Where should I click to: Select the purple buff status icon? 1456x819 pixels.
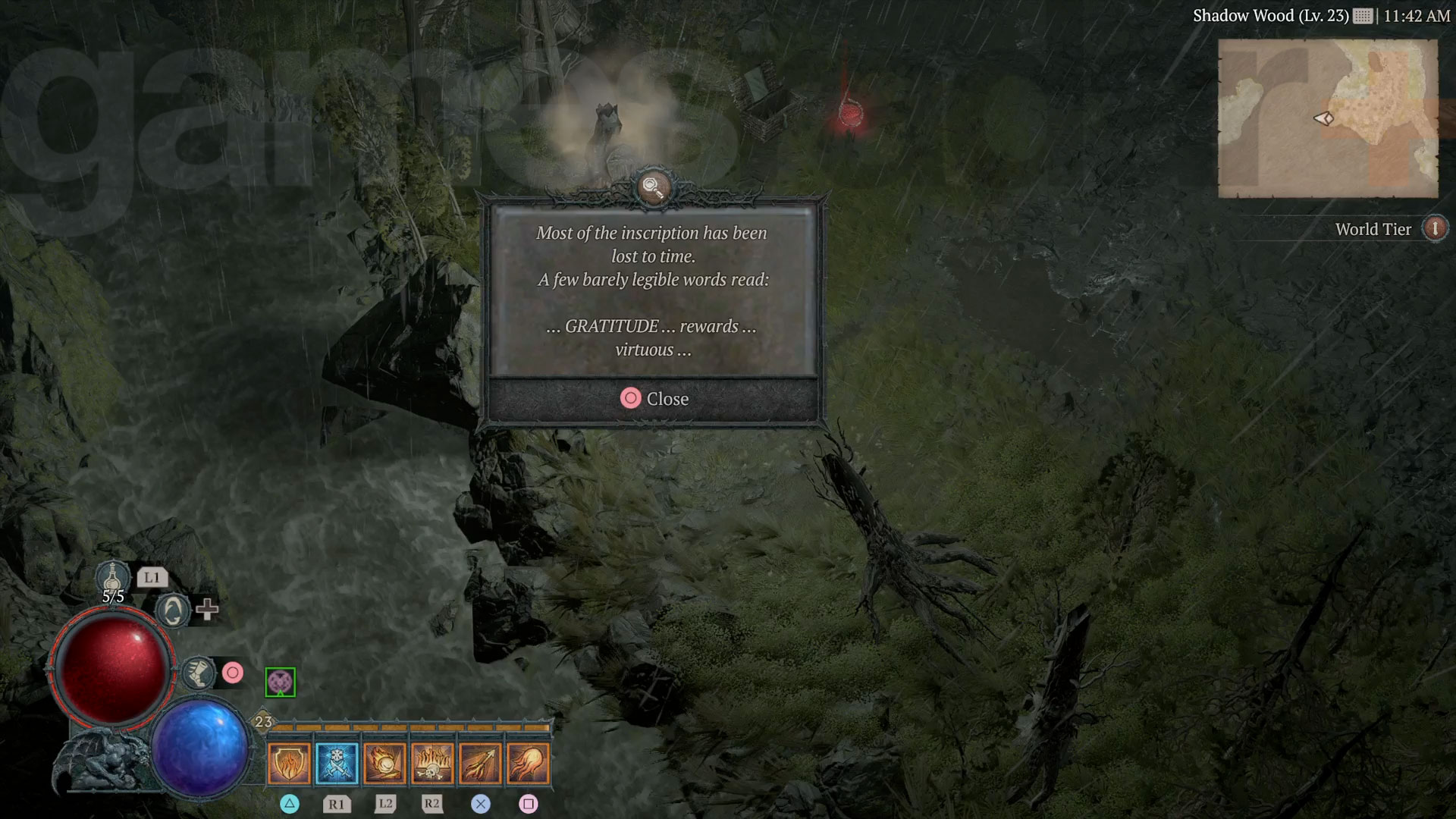(x=280, y=682)
